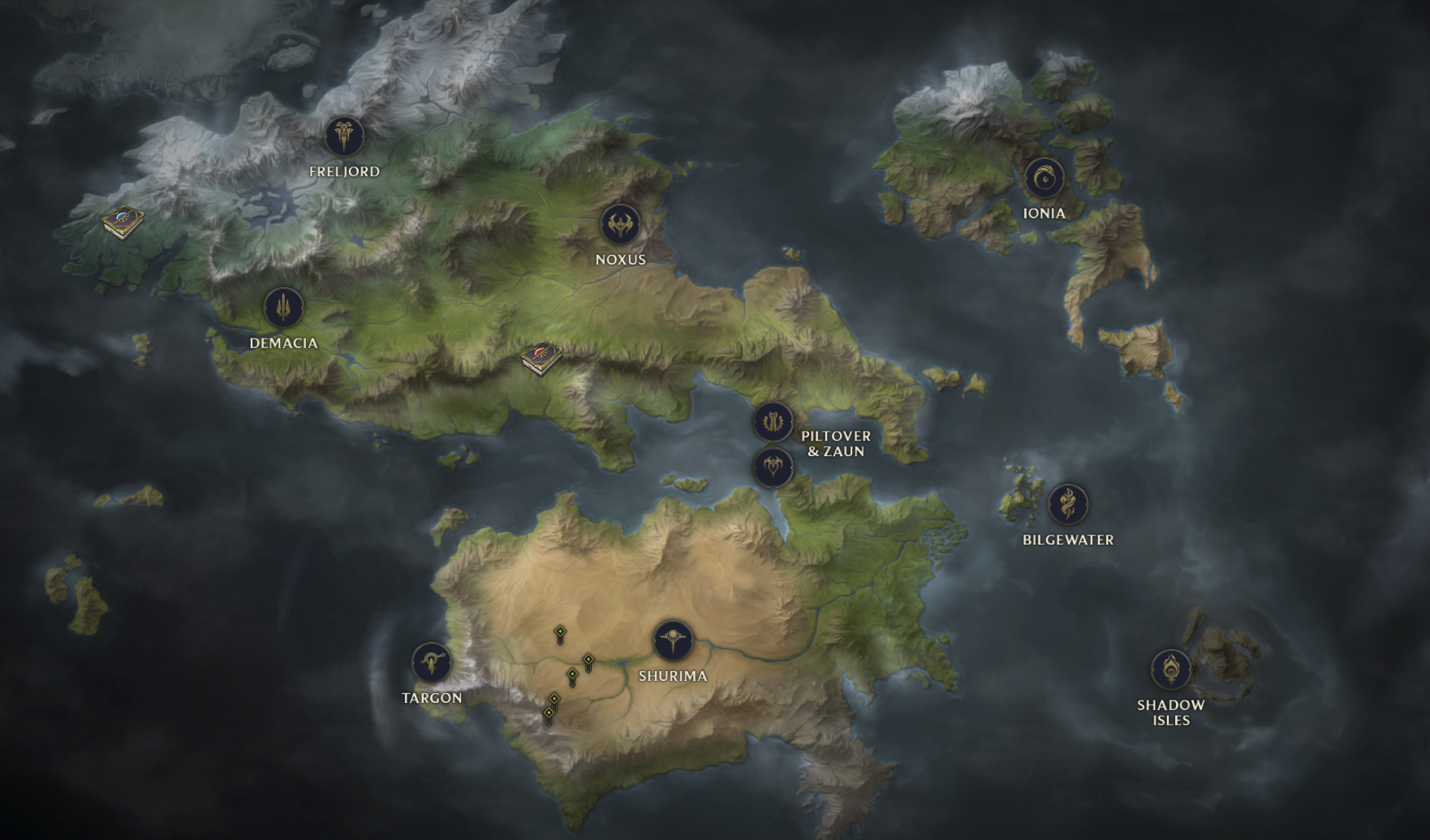1430x840 pixels.
Task: Open the story book with red gem
Action: [541, 357]
